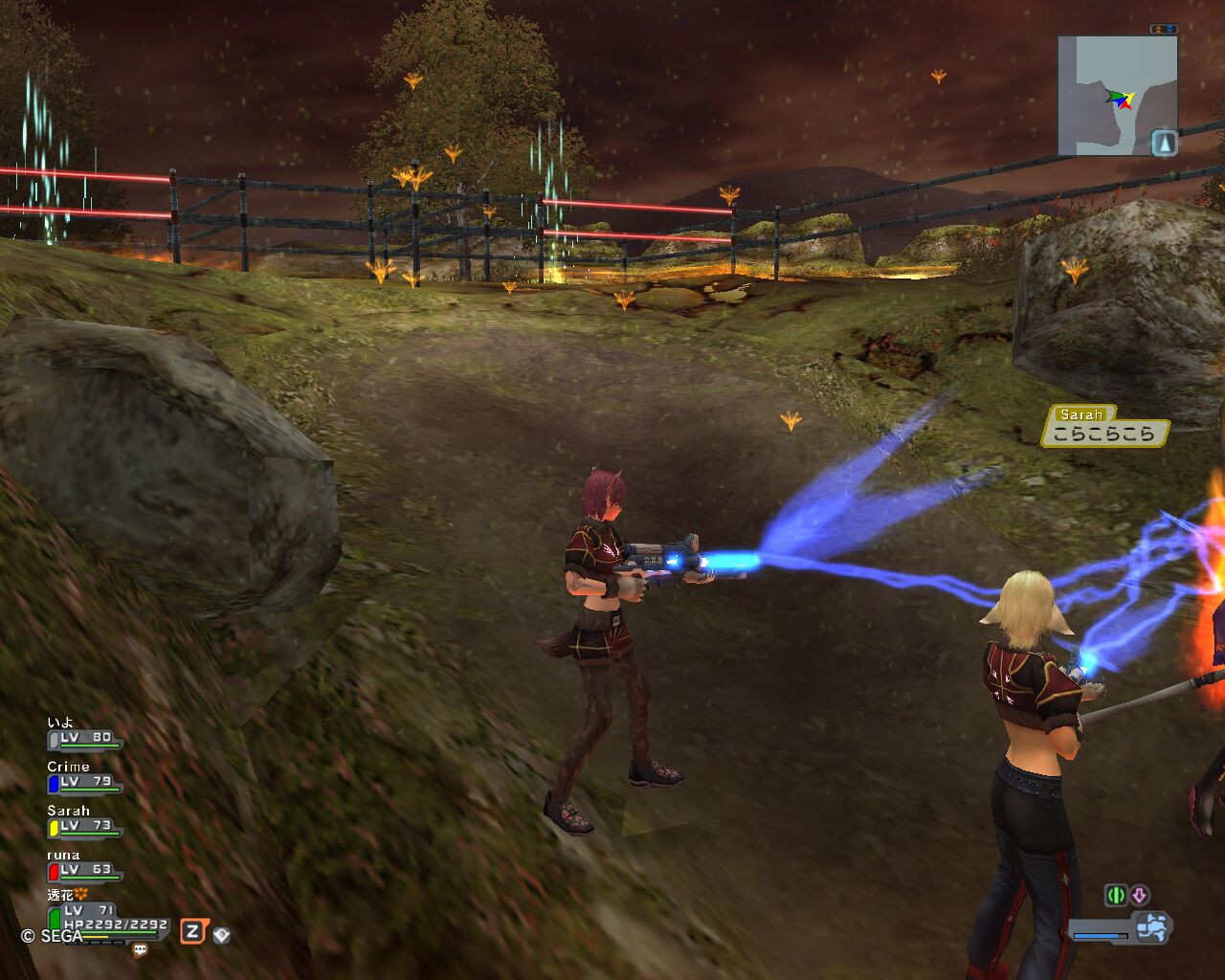Viewport: 1225px width, 980px height.
Task: Select party member いよ at level 80
Action: [84, 737]
